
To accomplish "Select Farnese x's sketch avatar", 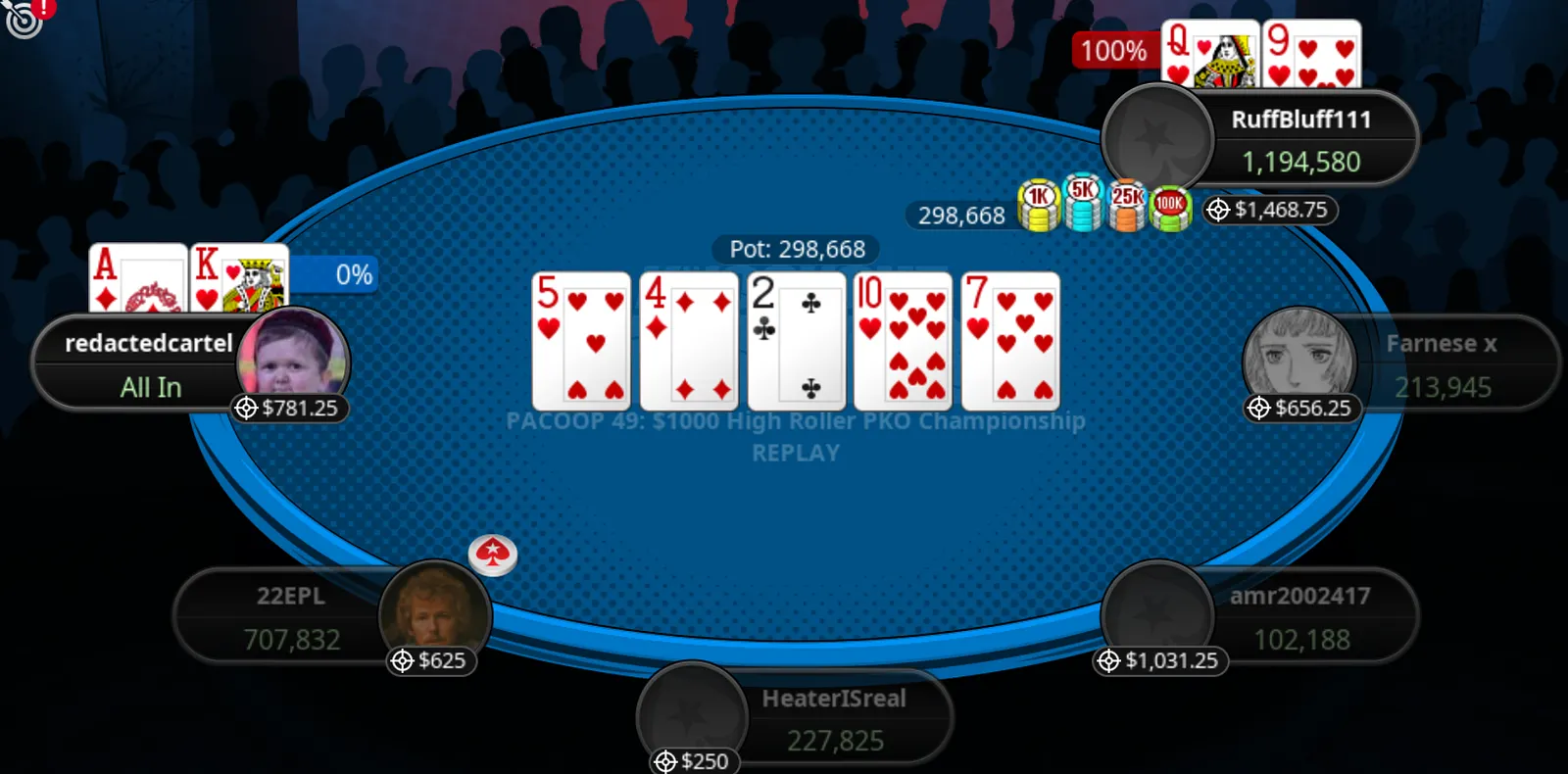I will tap(1298, 358).
